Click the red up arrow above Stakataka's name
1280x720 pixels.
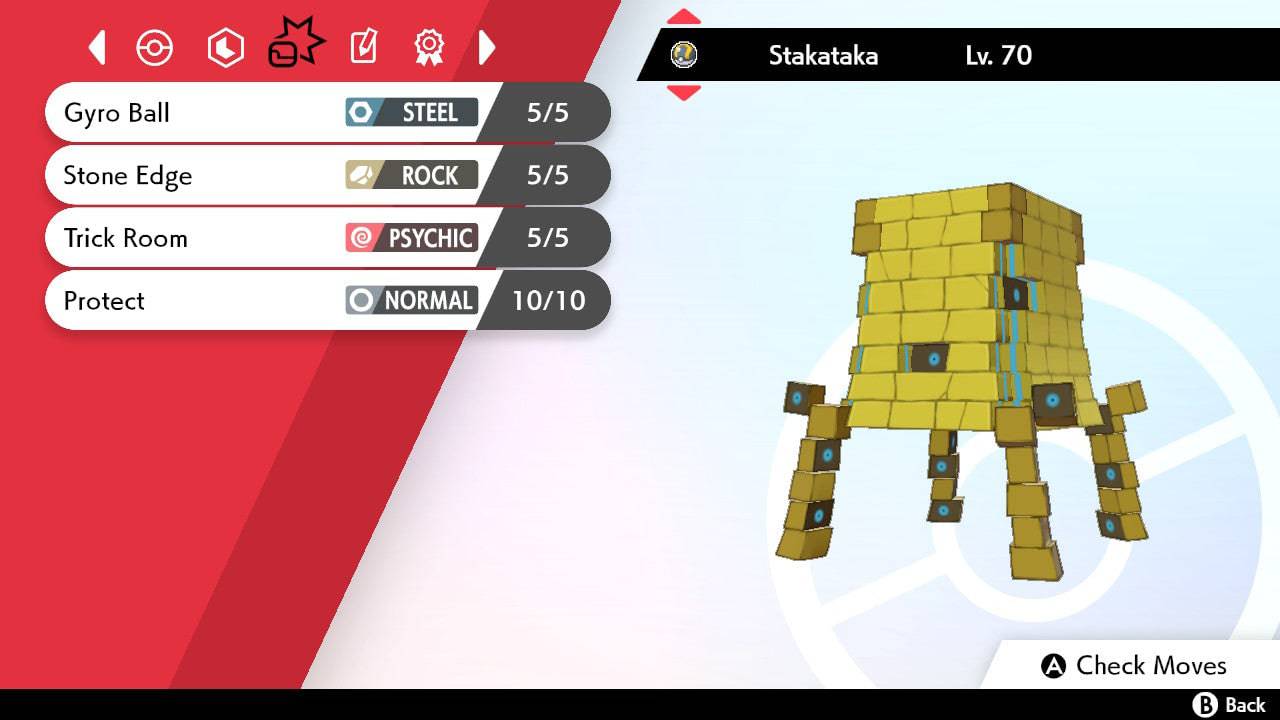(x=684, y=17)
